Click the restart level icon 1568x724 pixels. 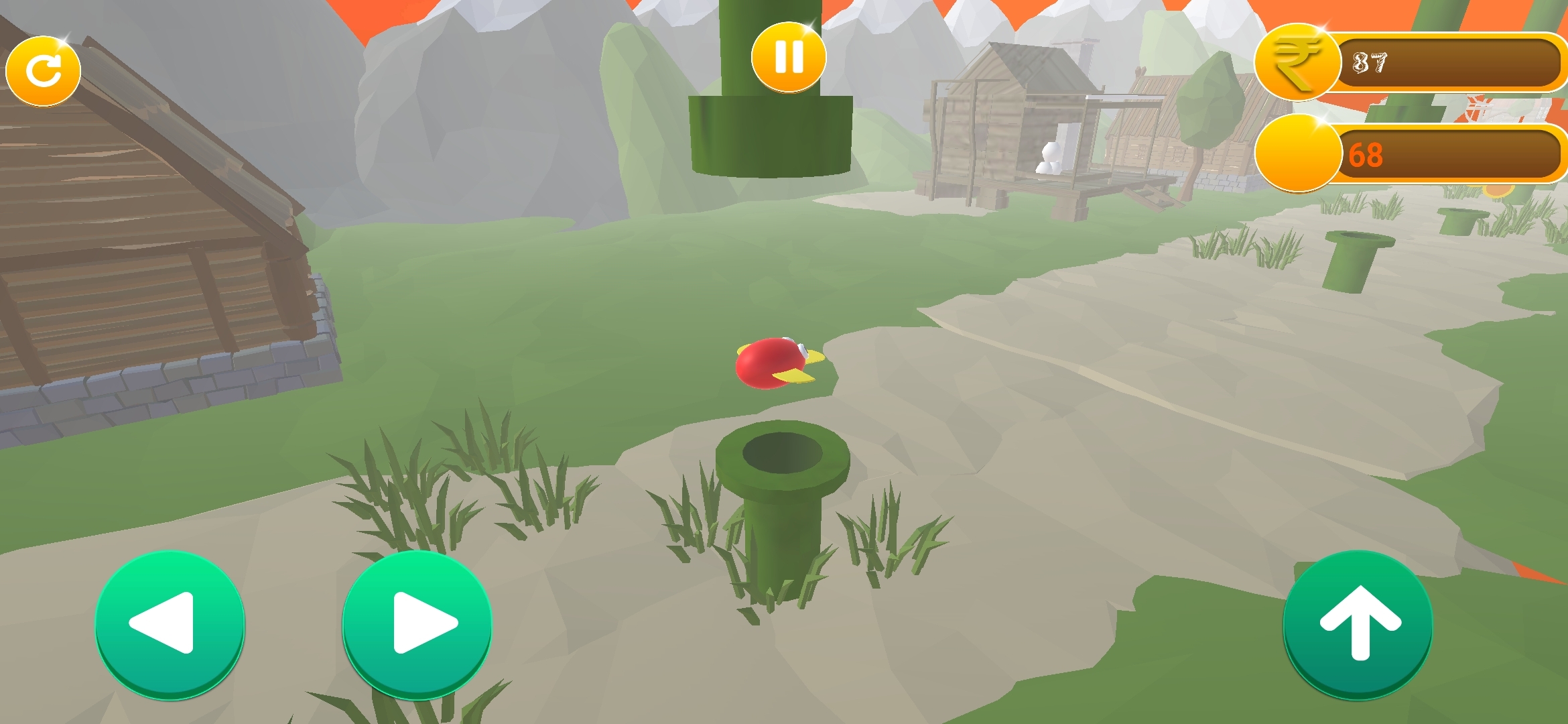44,69
